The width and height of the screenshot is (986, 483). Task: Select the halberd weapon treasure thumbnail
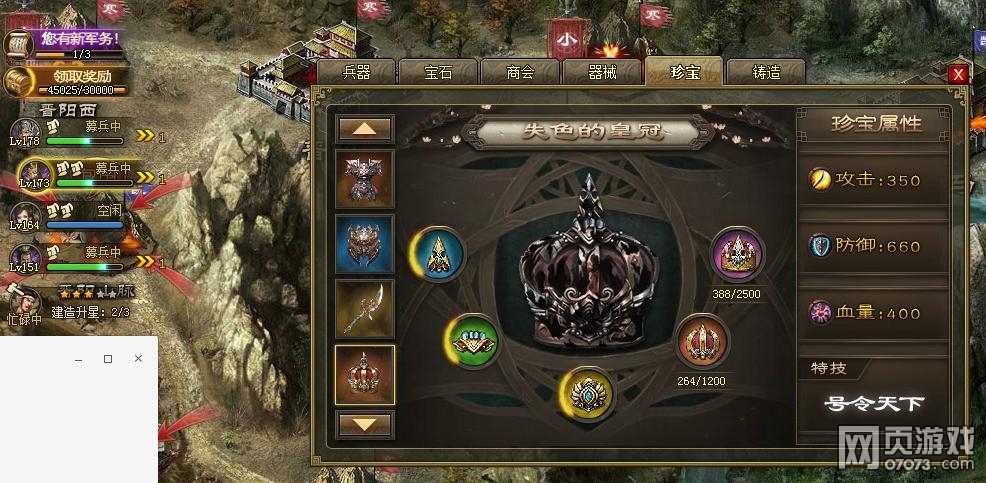365,308
